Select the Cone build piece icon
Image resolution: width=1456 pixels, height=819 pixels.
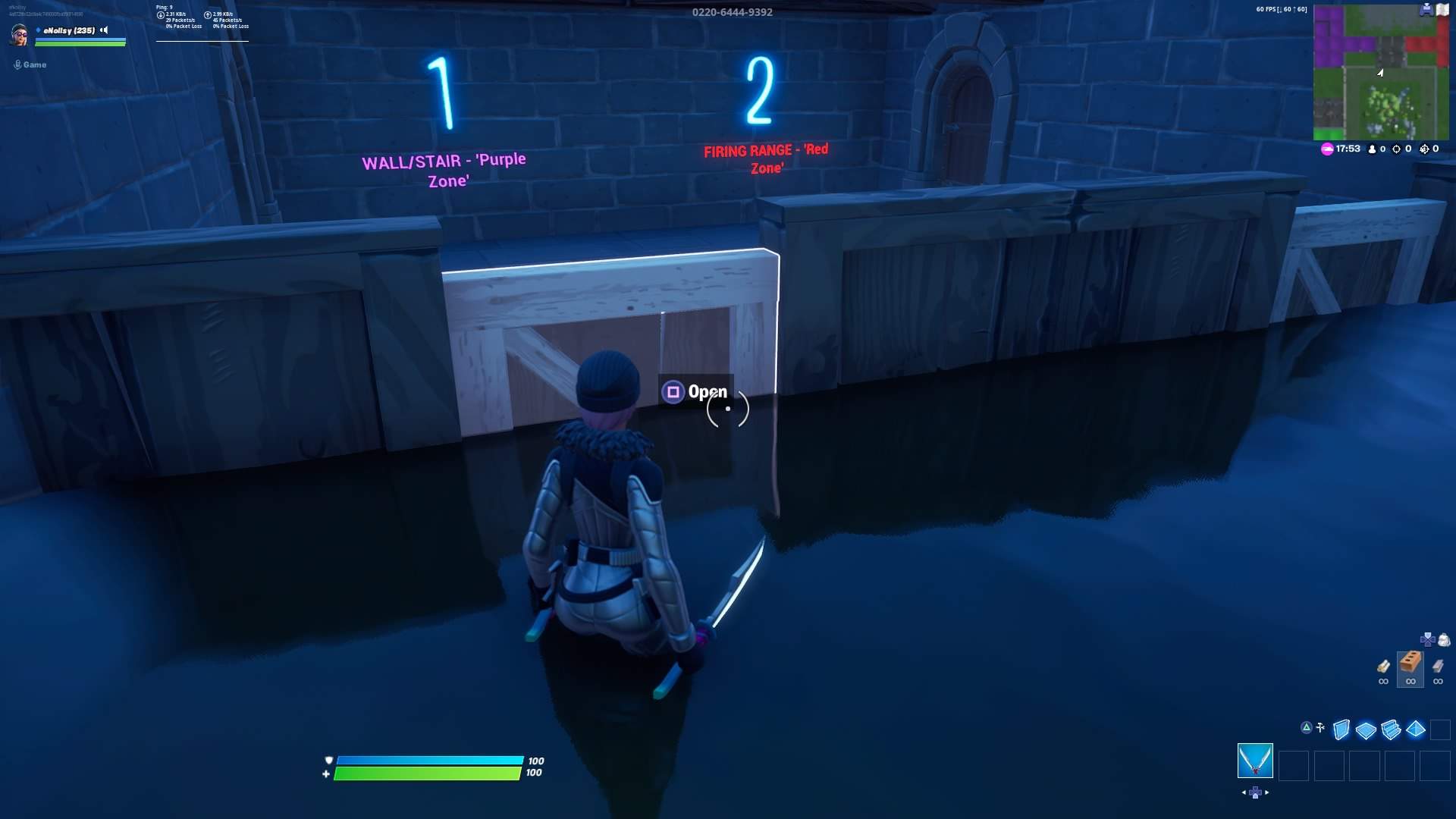pyautogui.click(x=1415, y=730)
